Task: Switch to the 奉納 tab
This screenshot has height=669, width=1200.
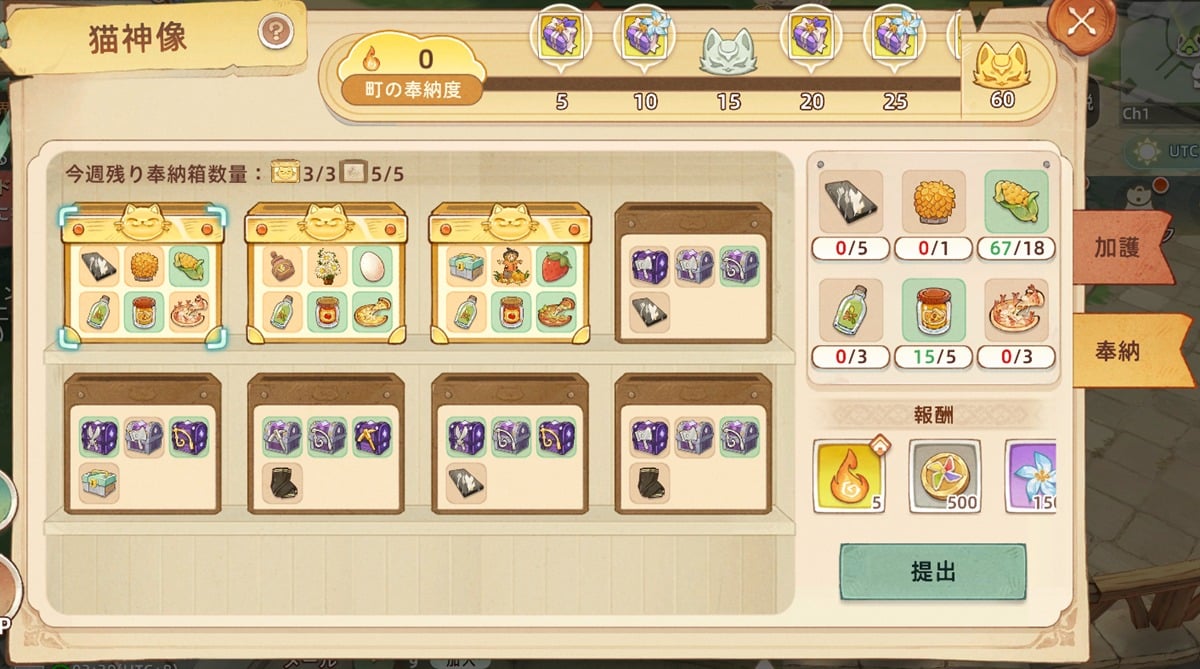Action: (x=1118, y=351)
